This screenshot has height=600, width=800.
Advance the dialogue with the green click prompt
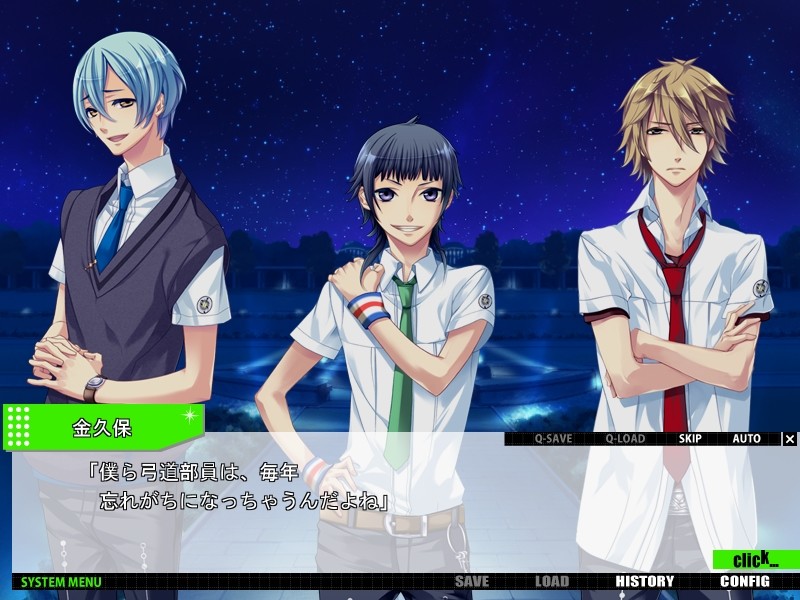tap(755, 560)
